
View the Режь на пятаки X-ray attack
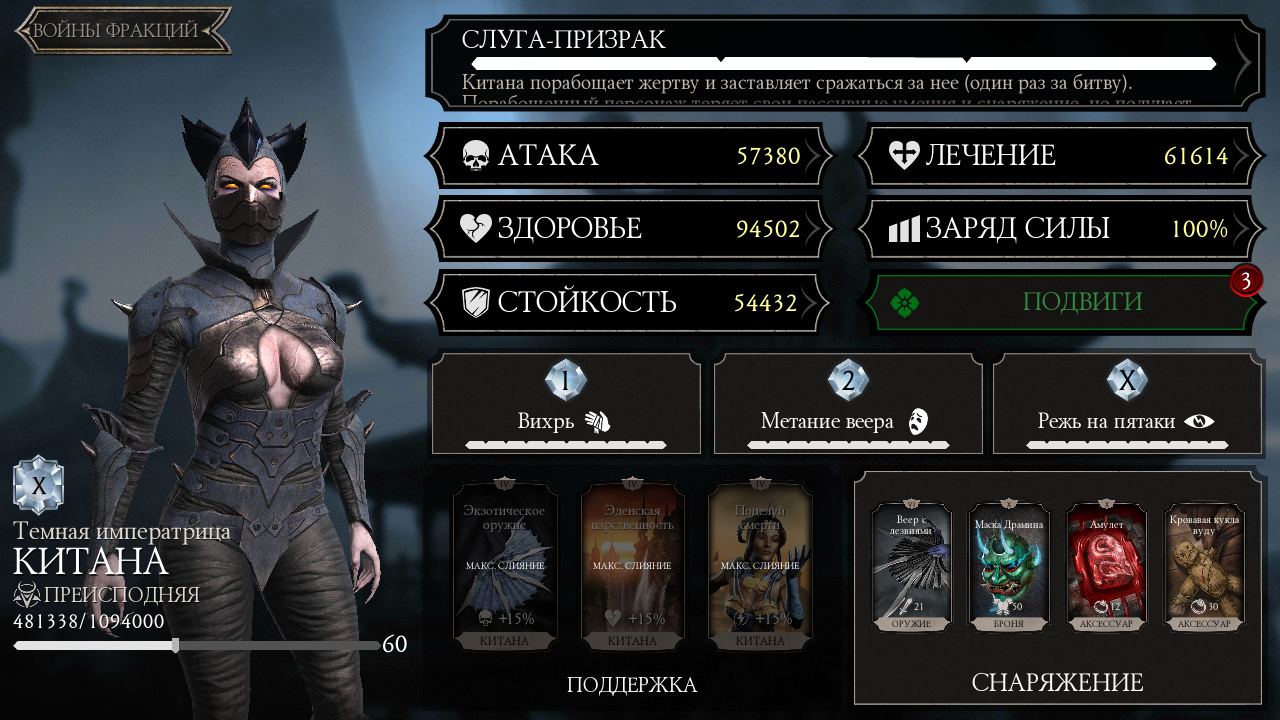click(1126, 403)
